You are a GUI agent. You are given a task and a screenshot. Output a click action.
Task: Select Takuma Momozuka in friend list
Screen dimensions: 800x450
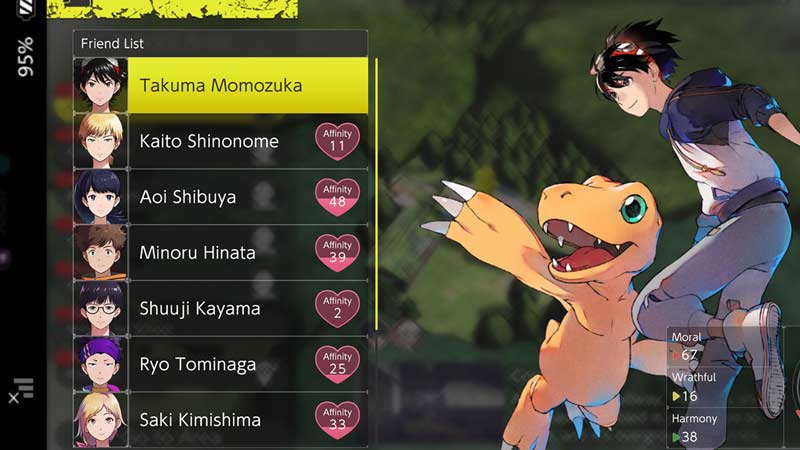pos(220,85)
